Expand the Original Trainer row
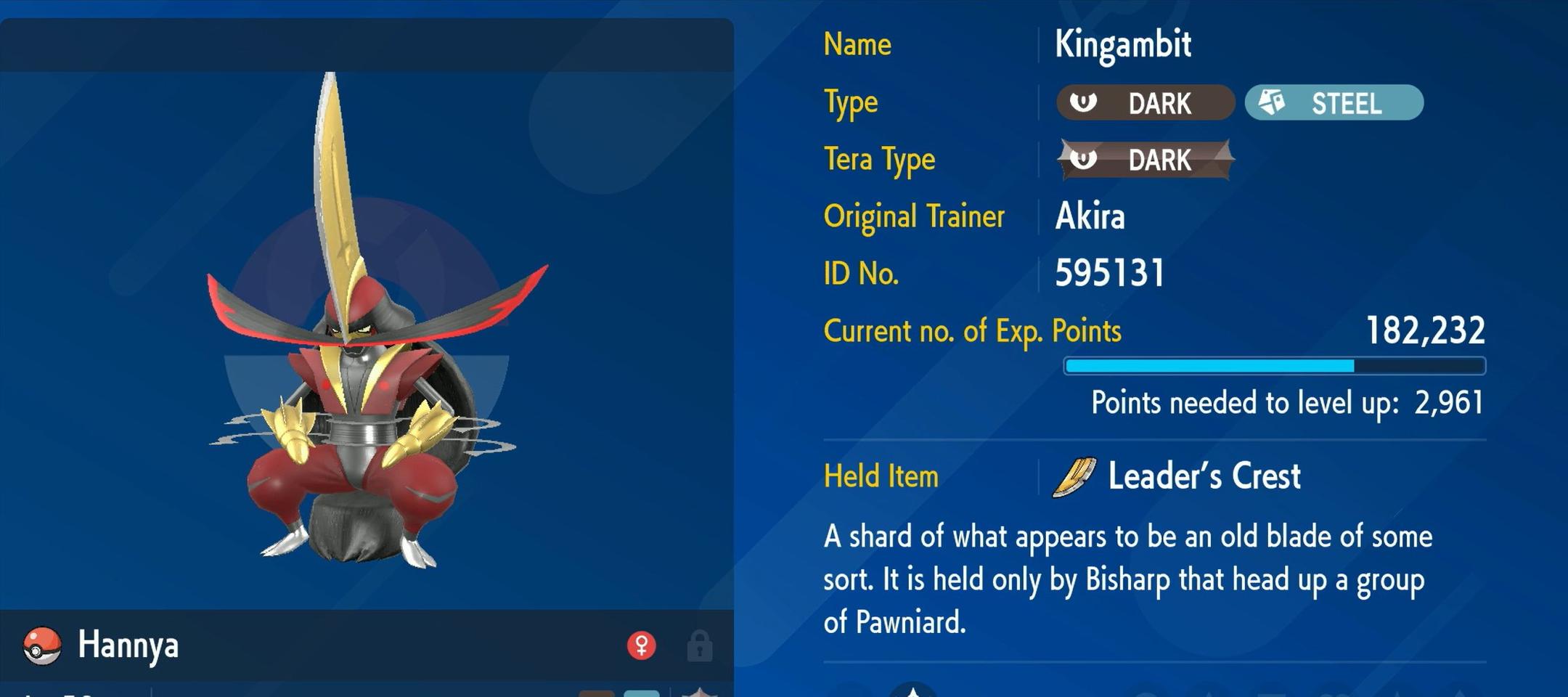This screenshot has height=697, width=1568. (913, 216)
